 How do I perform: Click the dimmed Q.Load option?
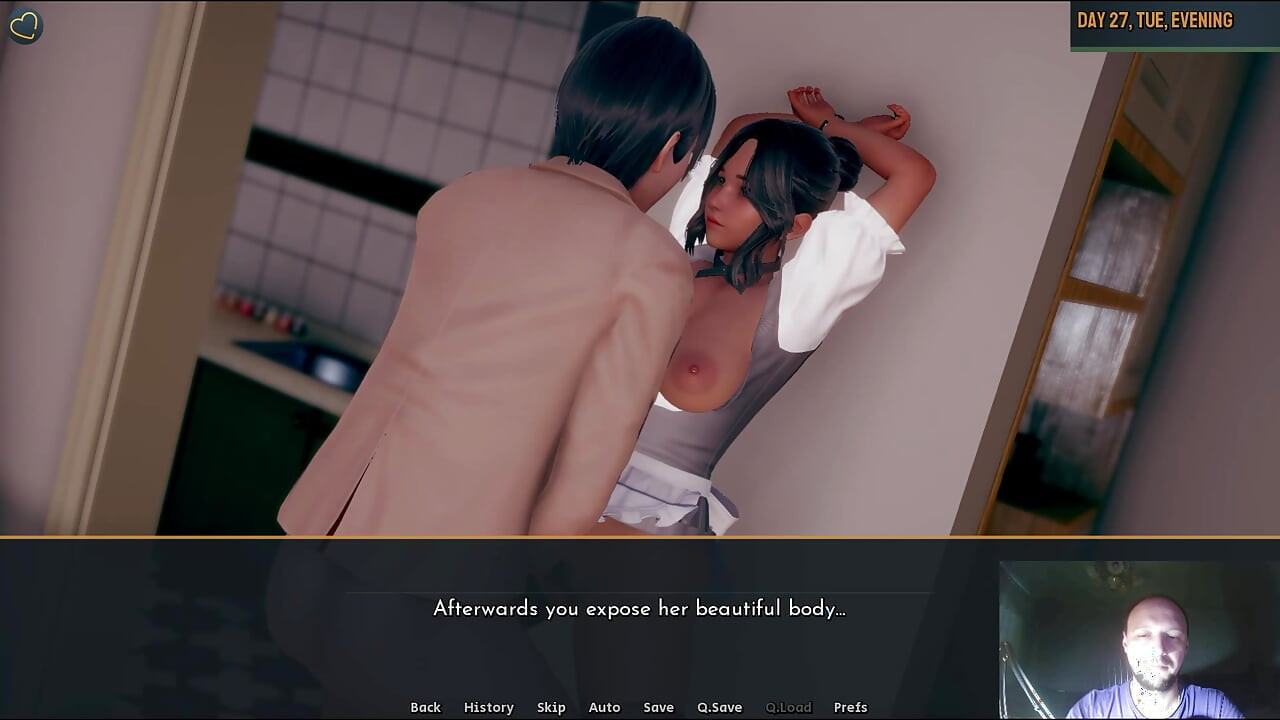[x=789, y=707]
